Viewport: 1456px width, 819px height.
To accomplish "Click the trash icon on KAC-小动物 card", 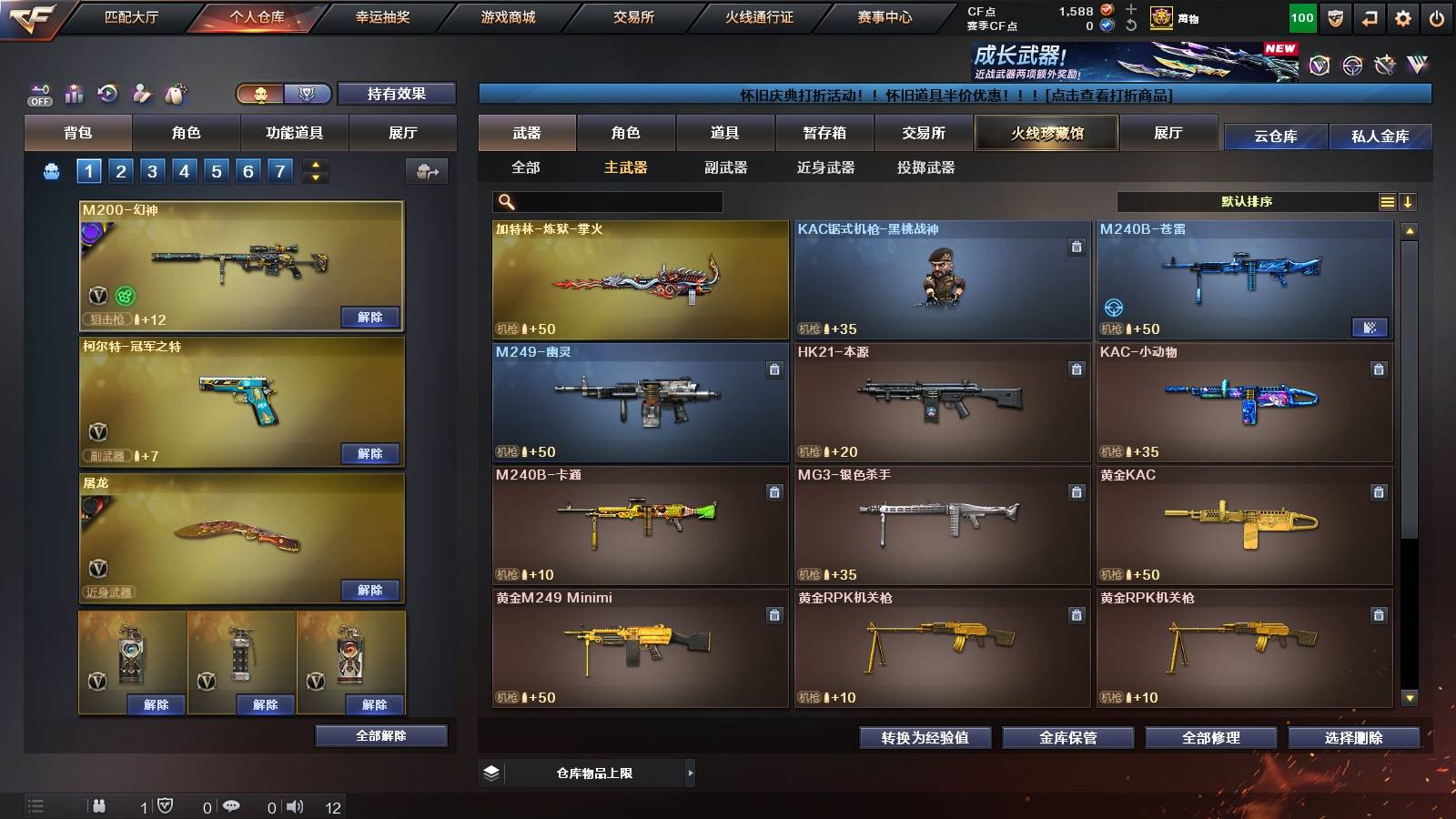I will click(x=1378, y=371).
